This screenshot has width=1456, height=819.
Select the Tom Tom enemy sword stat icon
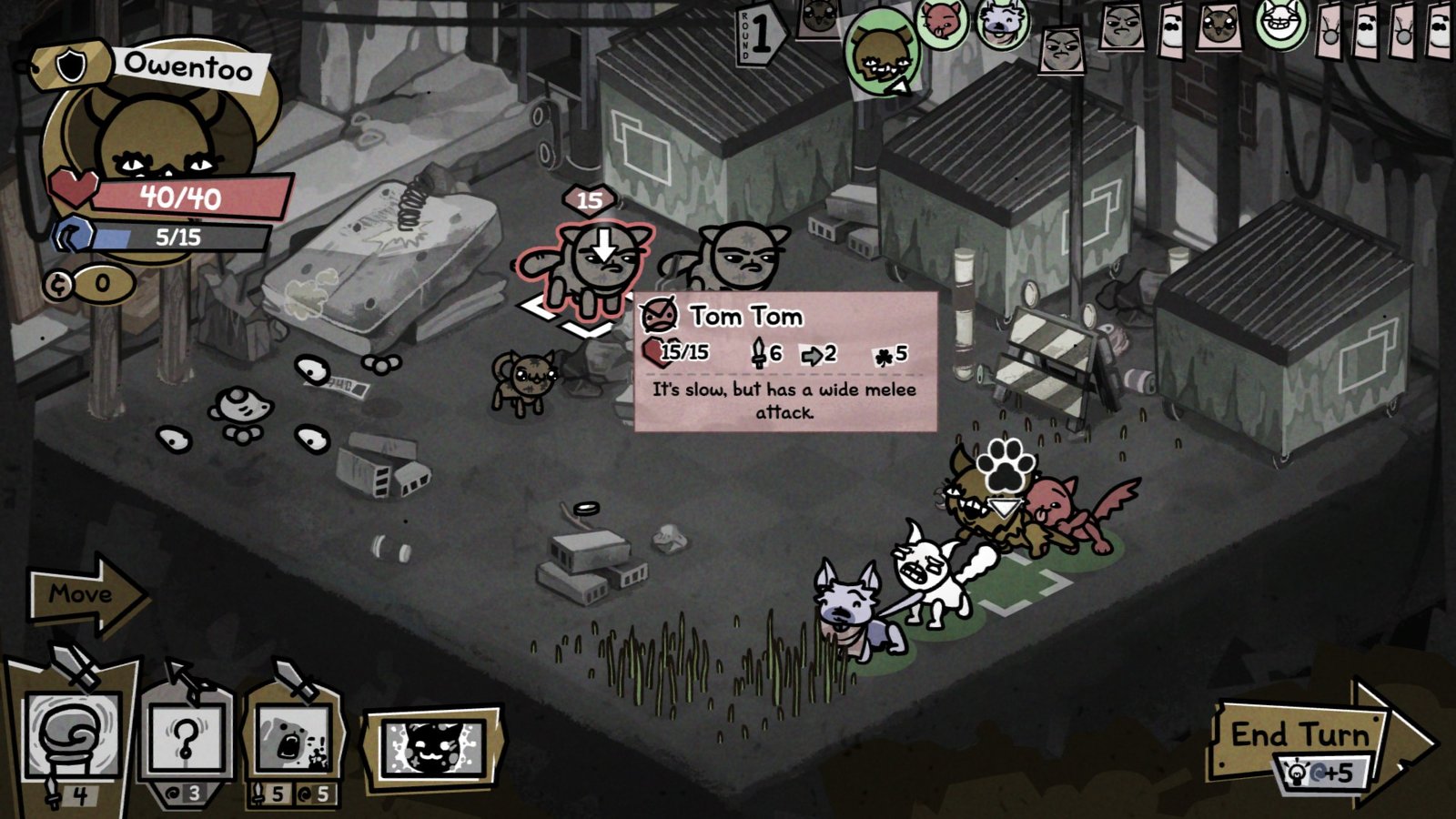pyautogui.click(x=761, y=352)
